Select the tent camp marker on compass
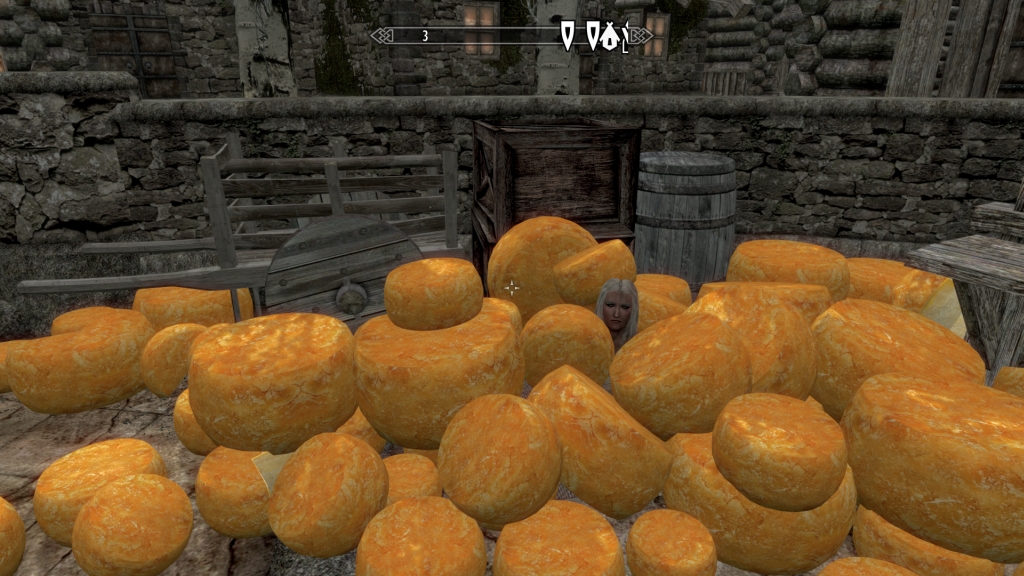Screen dimensions: 1024x576 point(609,37)
